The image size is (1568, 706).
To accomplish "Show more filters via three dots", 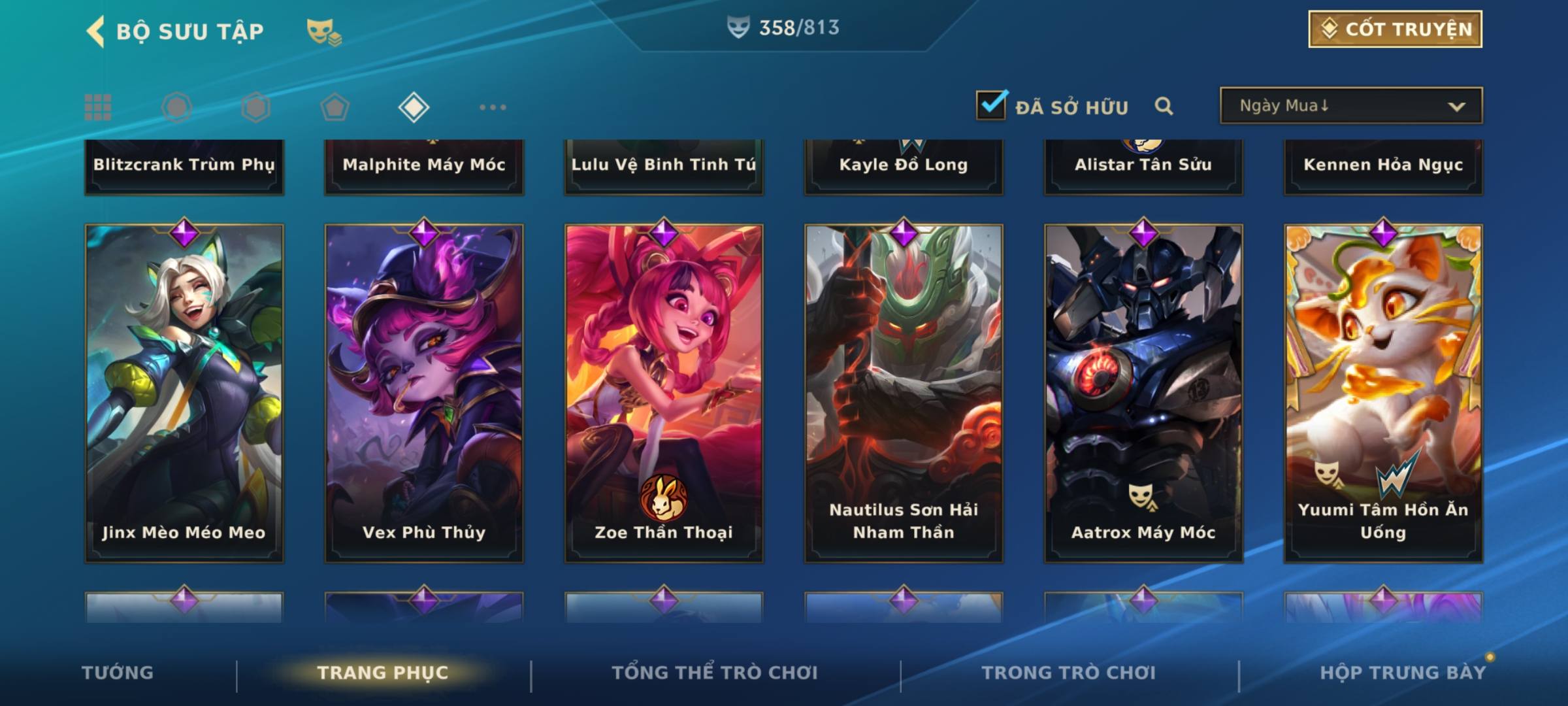I will coord(493,107).
